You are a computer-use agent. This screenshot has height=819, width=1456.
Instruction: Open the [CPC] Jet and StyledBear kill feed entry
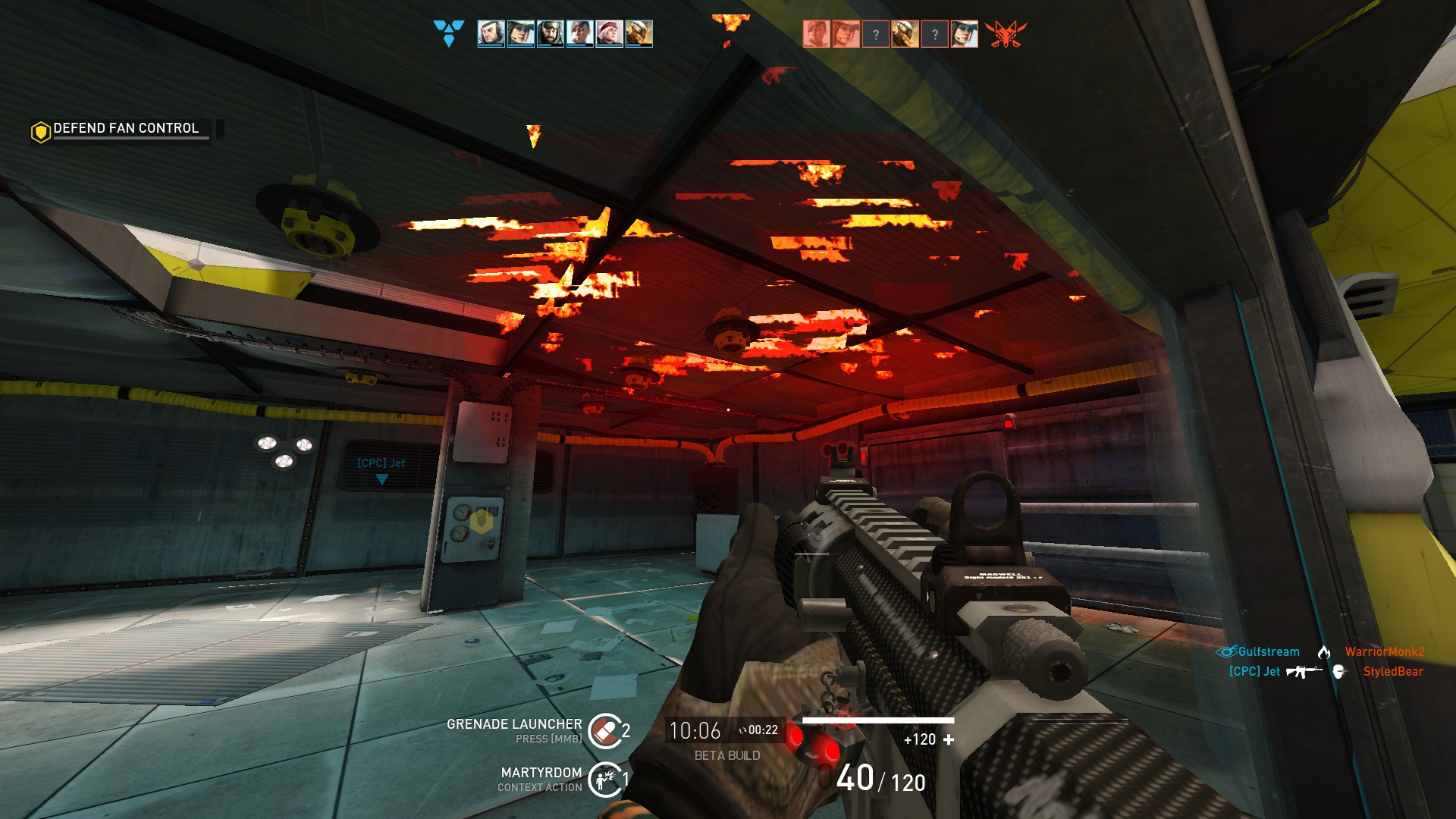(1326, 672)
